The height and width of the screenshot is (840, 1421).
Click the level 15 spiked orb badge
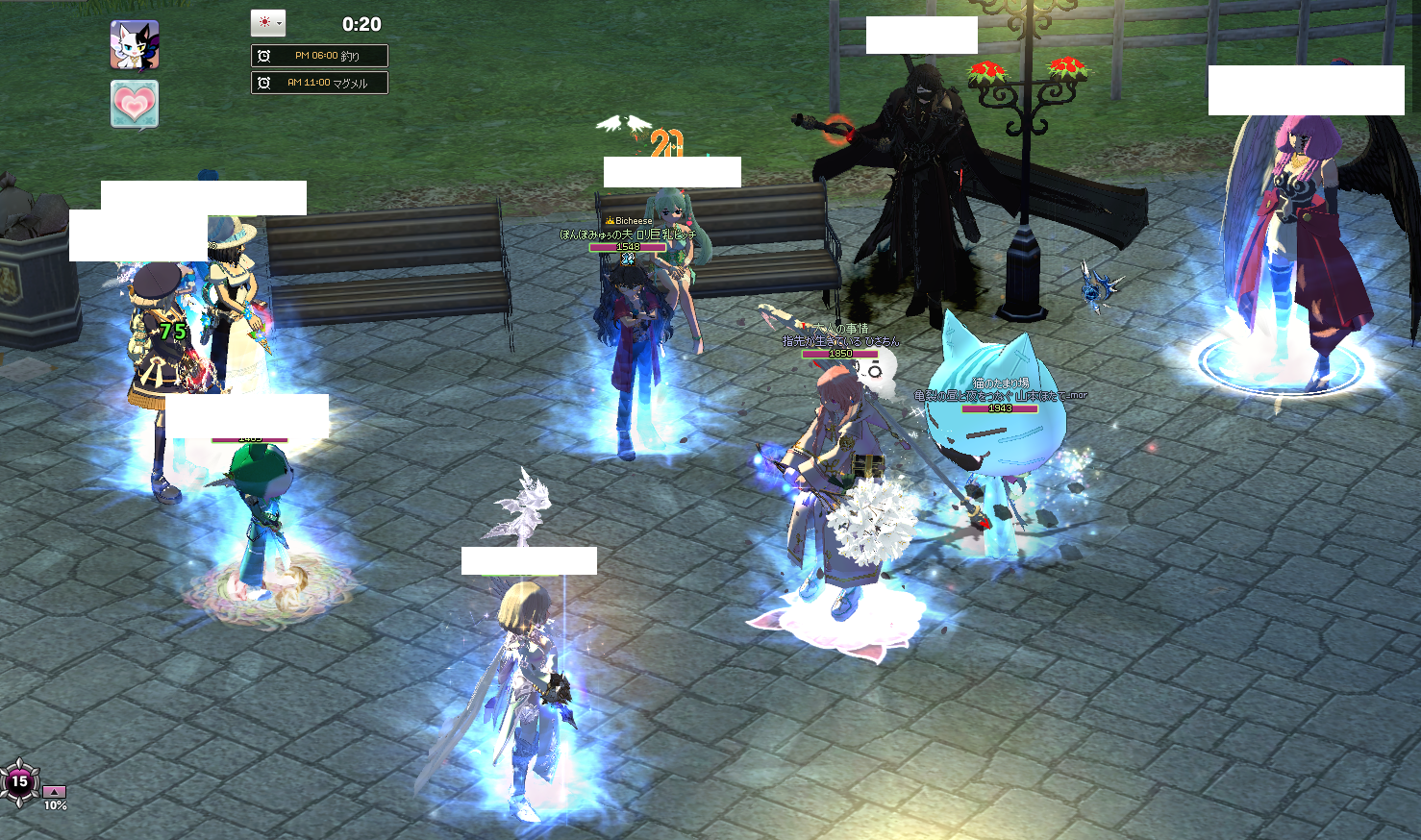pyautogui.click(x=19, y=781)
